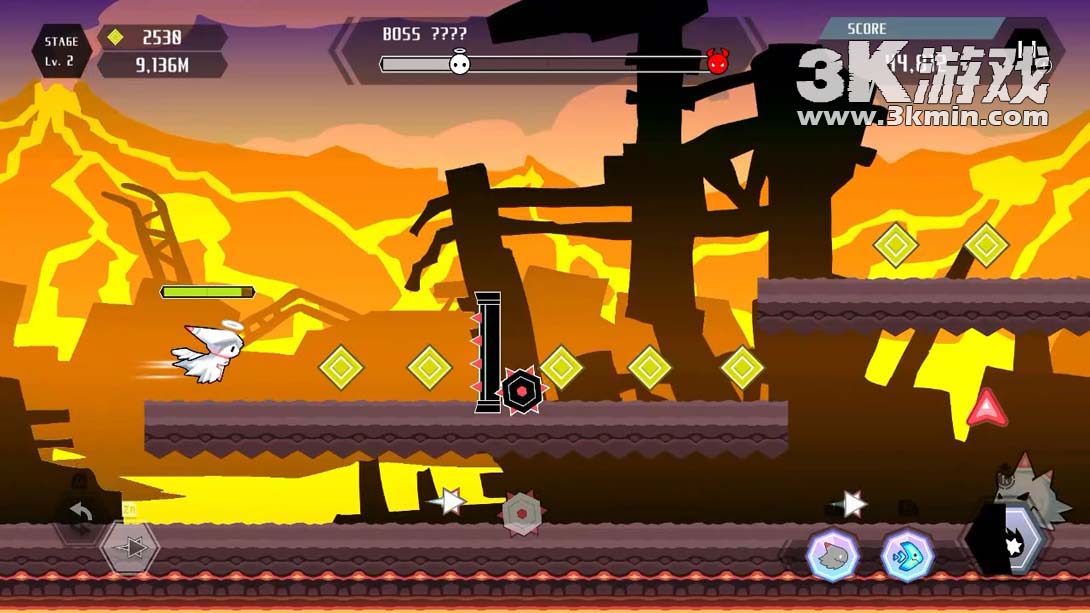Image resolution: width=1090 pixels, height=613 pixels.
Task: Use the blue fish skill
Action: coord(907,555)
